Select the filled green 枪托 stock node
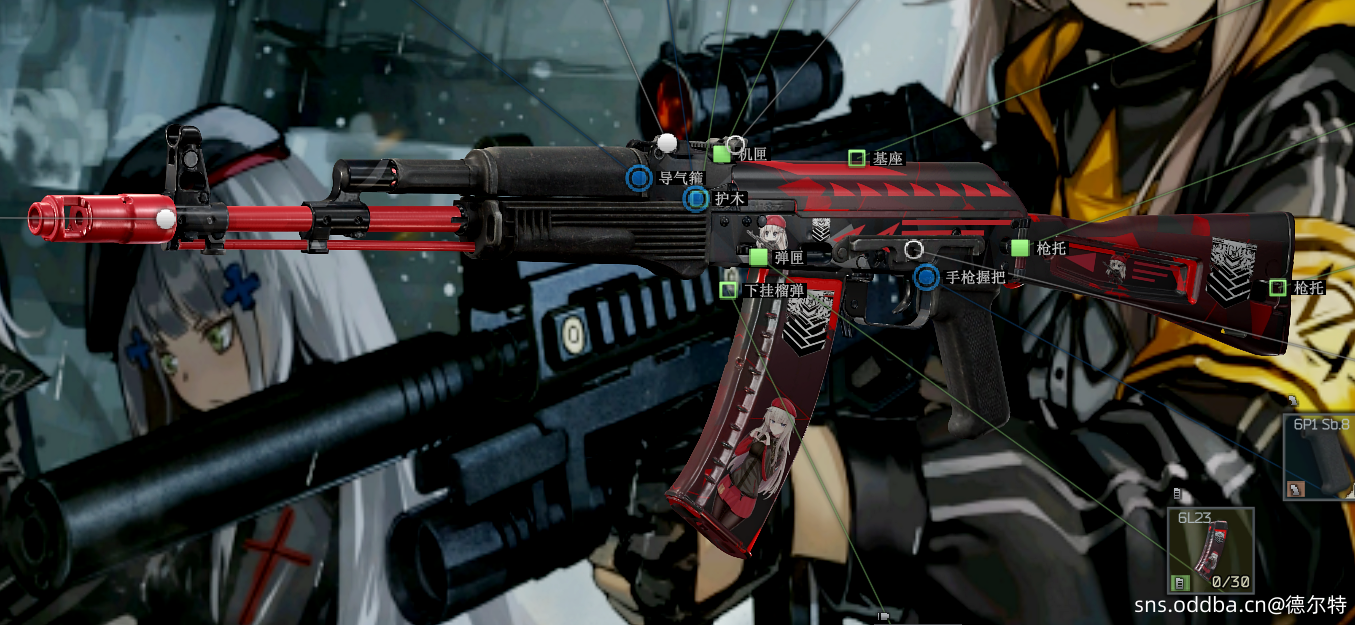 1020,247
